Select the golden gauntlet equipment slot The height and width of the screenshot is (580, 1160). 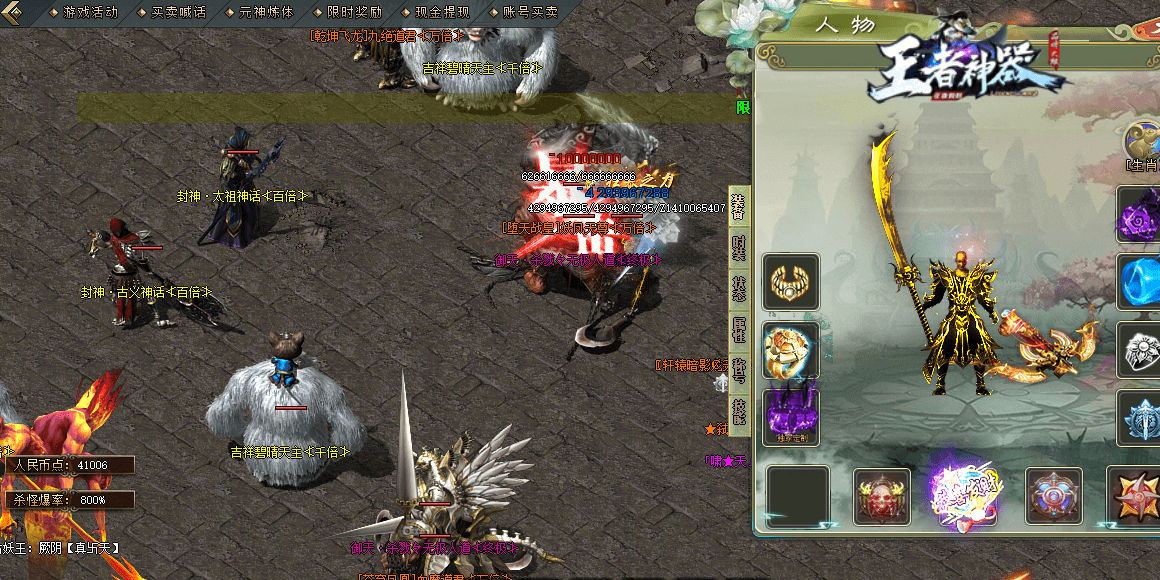[x=791, y=350]
